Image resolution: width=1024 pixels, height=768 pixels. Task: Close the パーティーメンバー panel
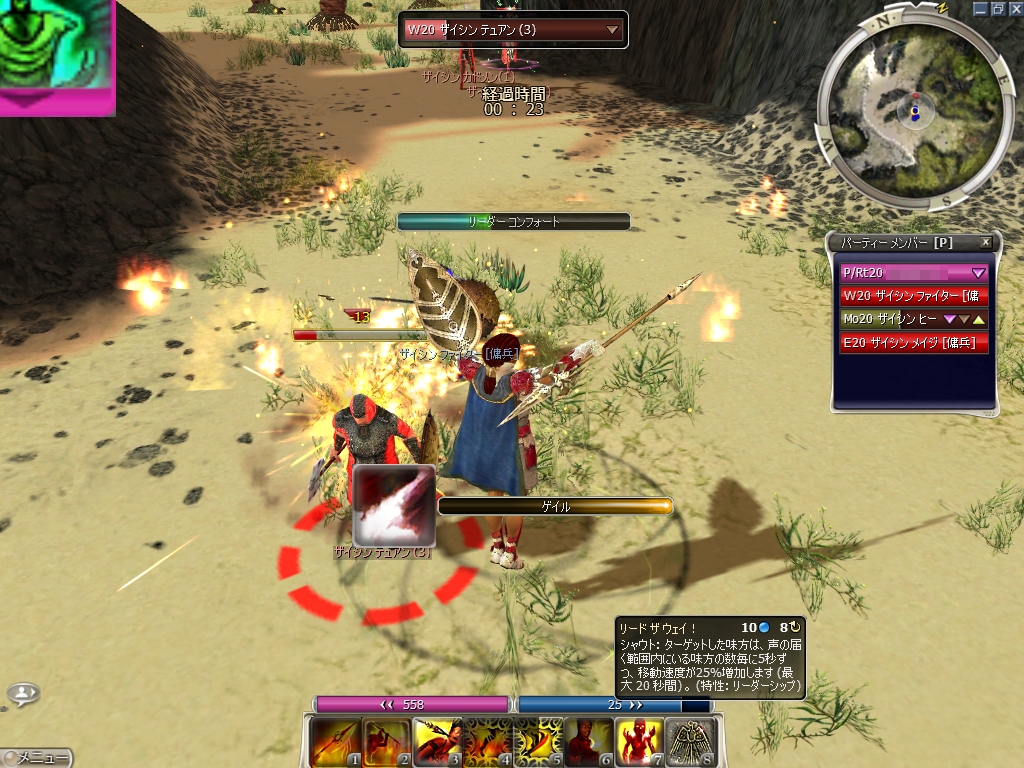click(985, 243)
